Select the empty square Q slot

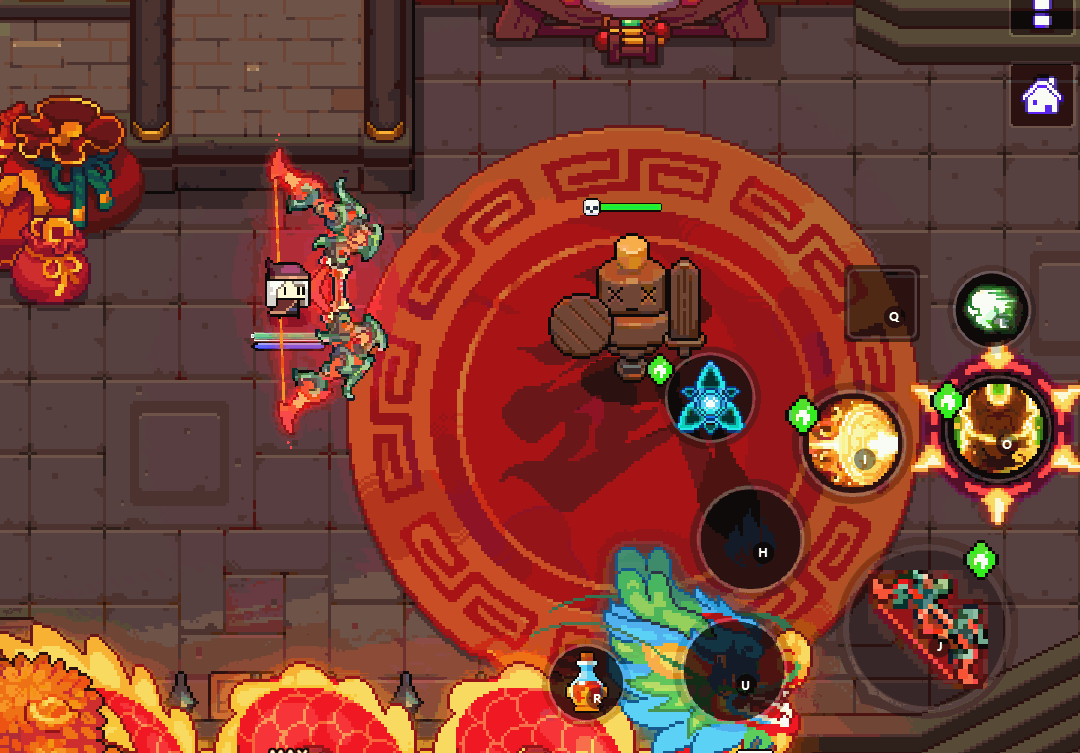point(882,303)
